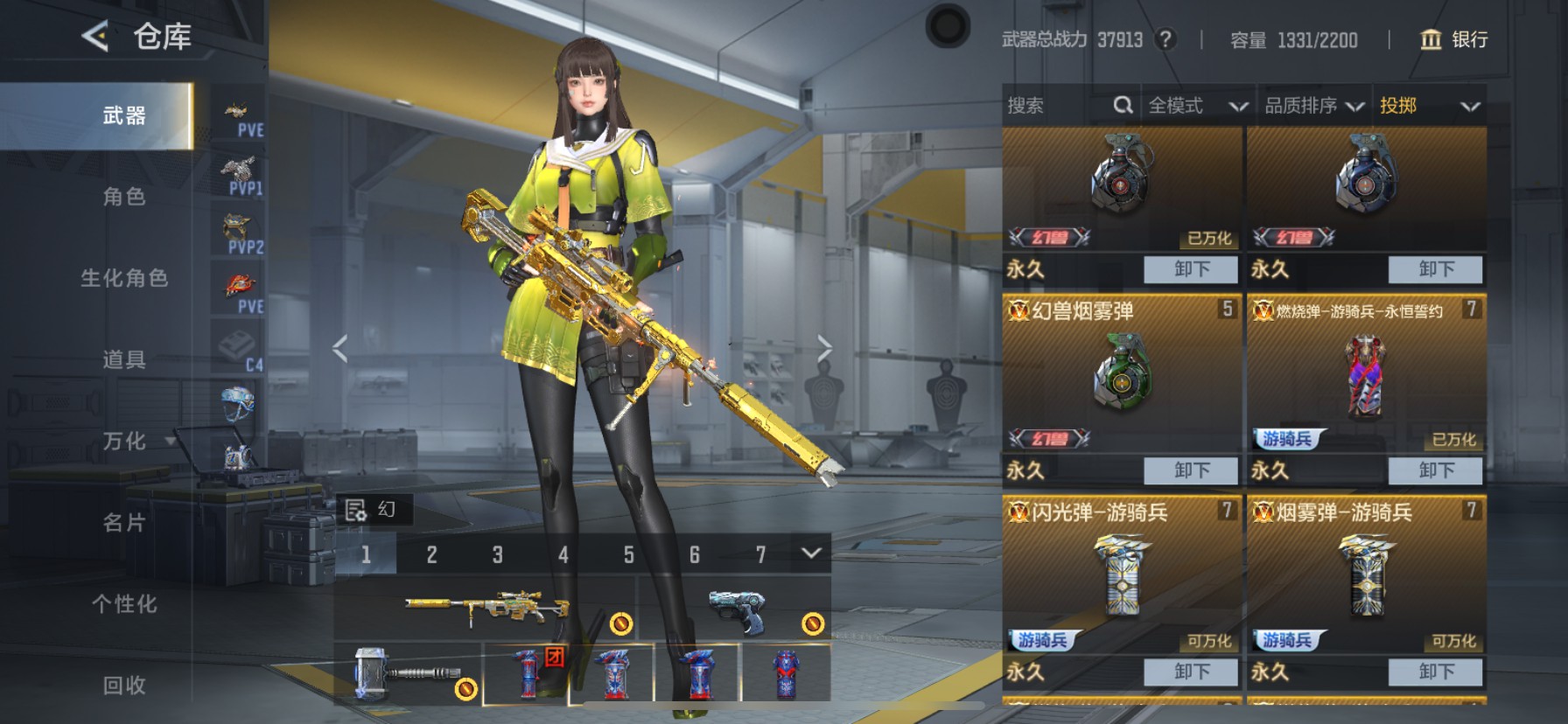Screen dimensions: 1568x724
Task: Open the 生化角色 section
Action: click(x=124, y=278)
